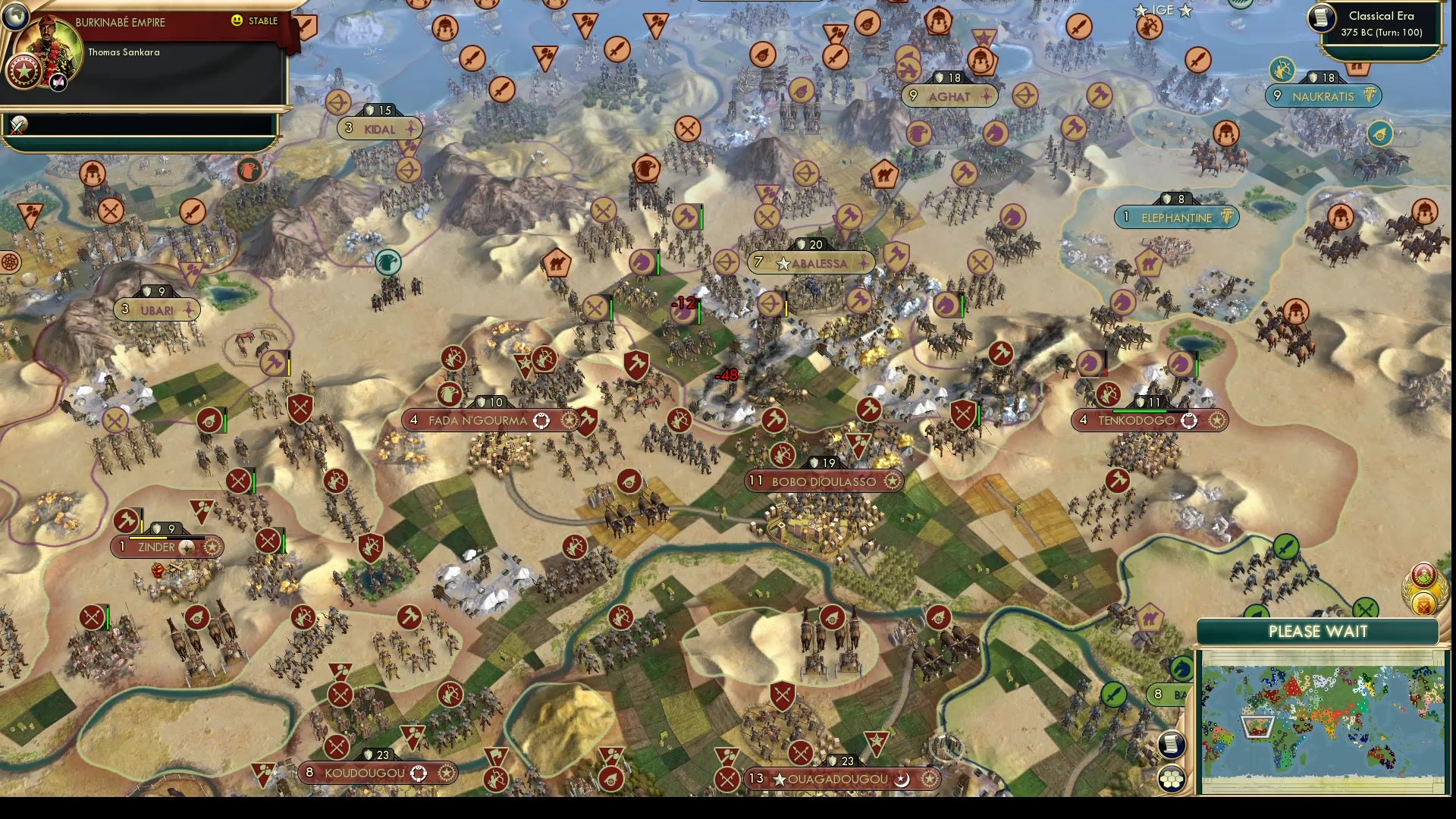Click the ELEPHANTINE city-state banner

1176,218
